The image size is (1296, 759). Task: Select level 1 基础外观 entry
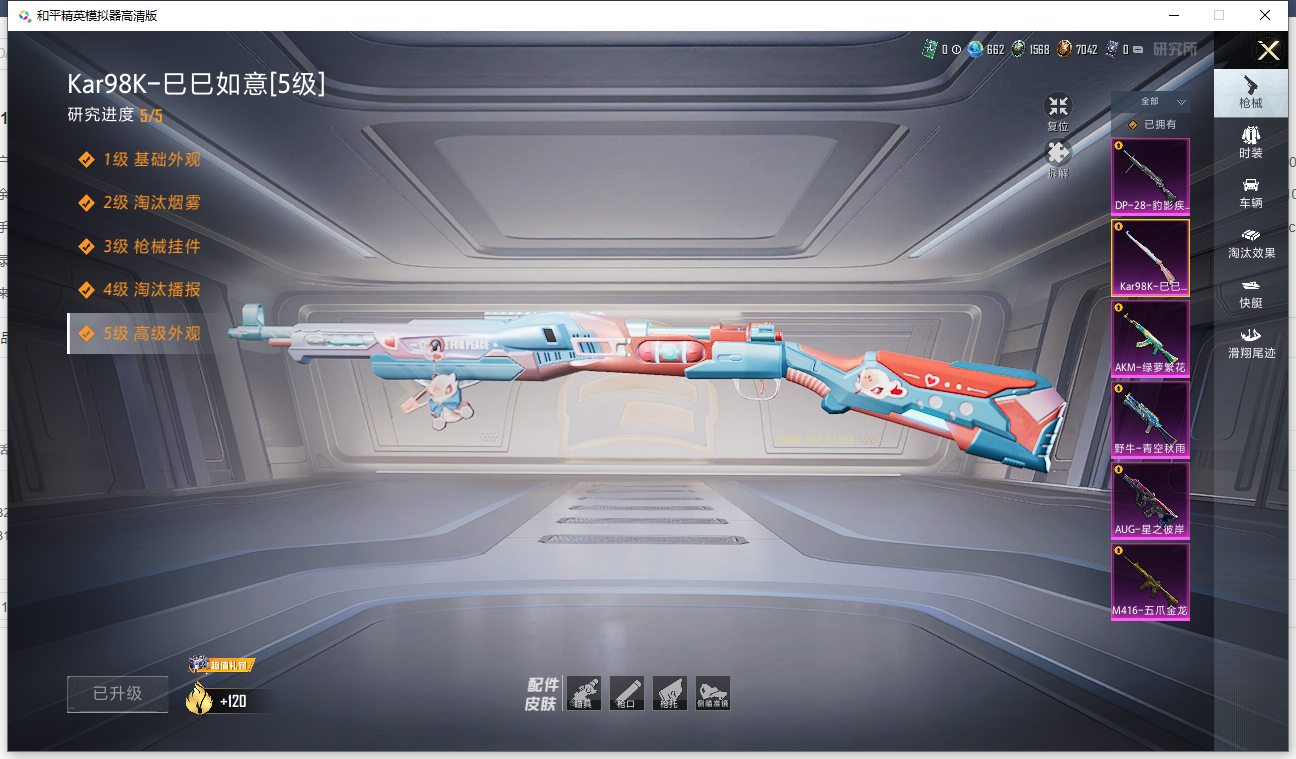(x=151, y=159)
